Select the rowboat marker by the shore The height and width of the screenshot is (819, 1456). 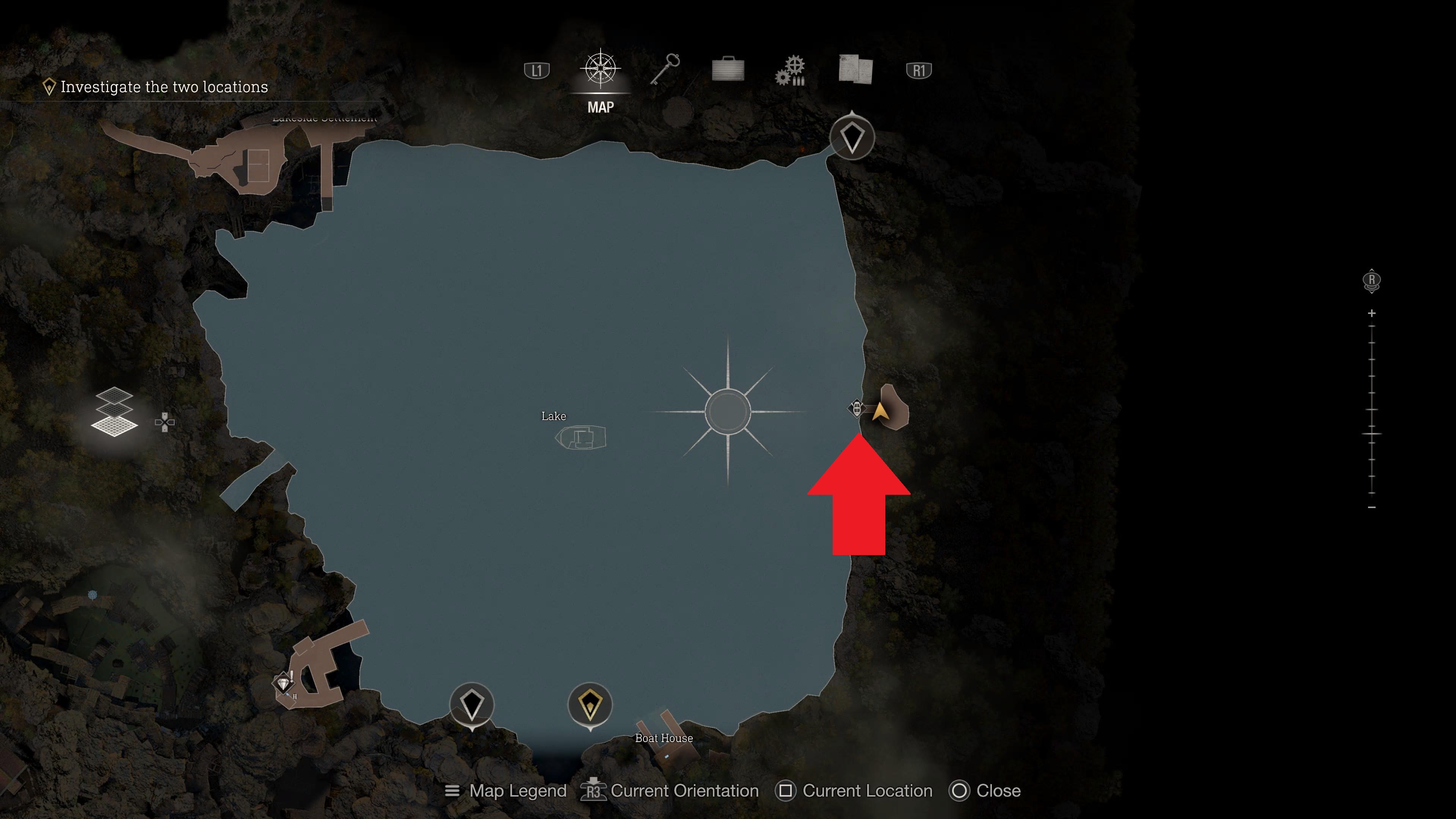coord(856,408)
